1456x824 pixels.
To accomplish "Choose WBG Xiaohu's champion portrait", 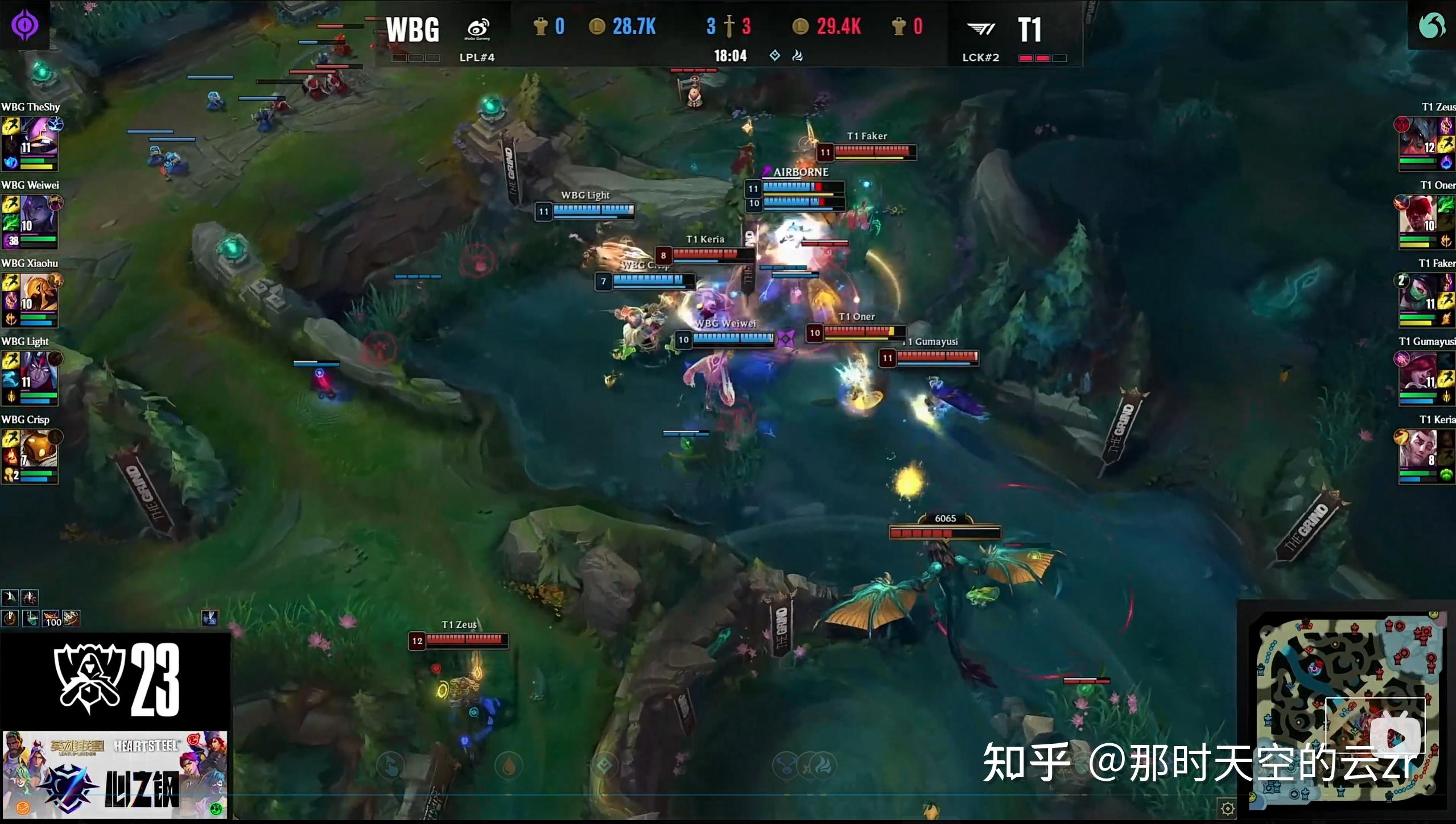I will coord(39,293).
